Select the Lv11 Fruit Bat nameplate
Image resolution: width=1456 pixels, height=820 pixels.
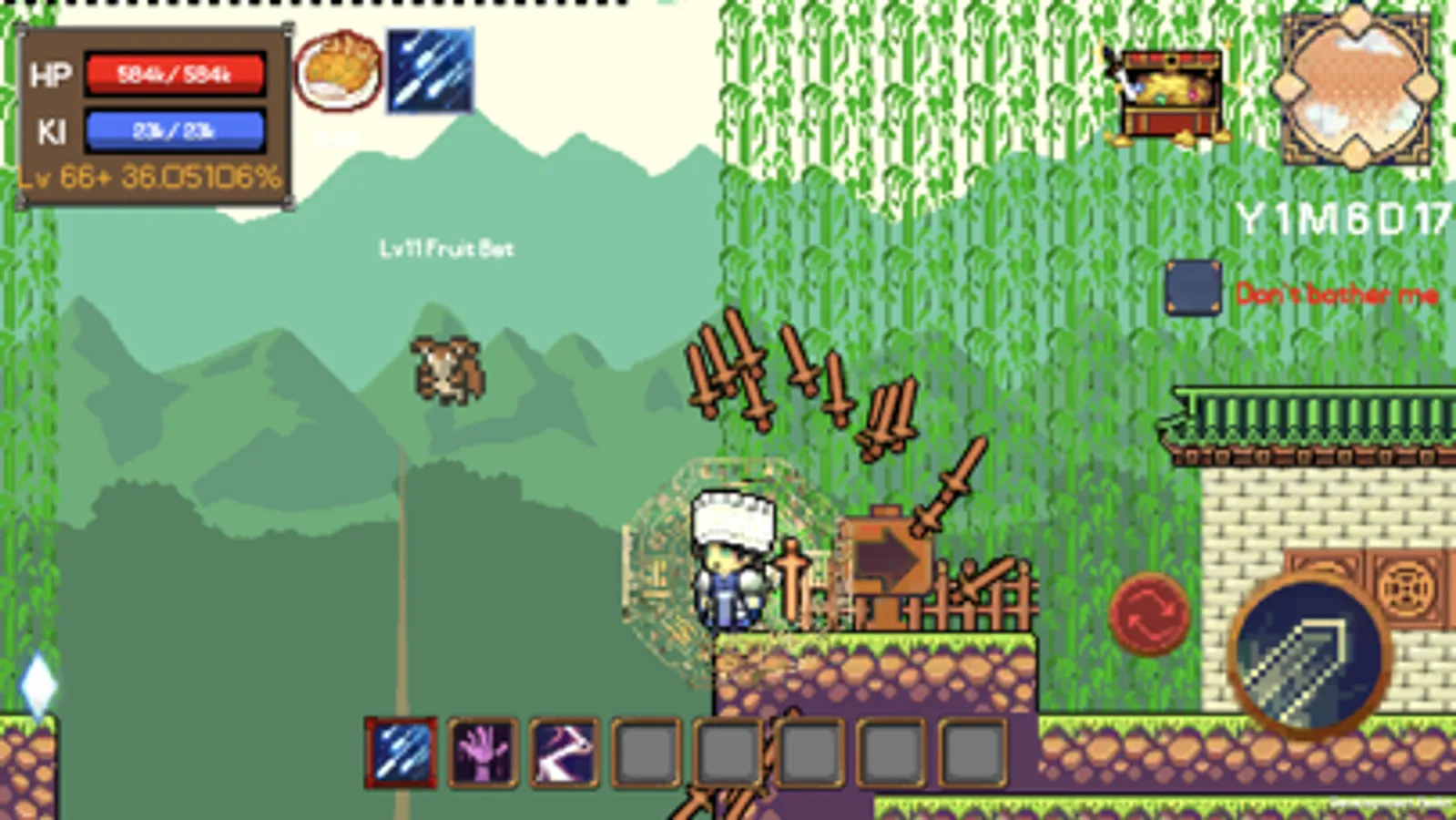pyautogui.click(x=447, y=246)
